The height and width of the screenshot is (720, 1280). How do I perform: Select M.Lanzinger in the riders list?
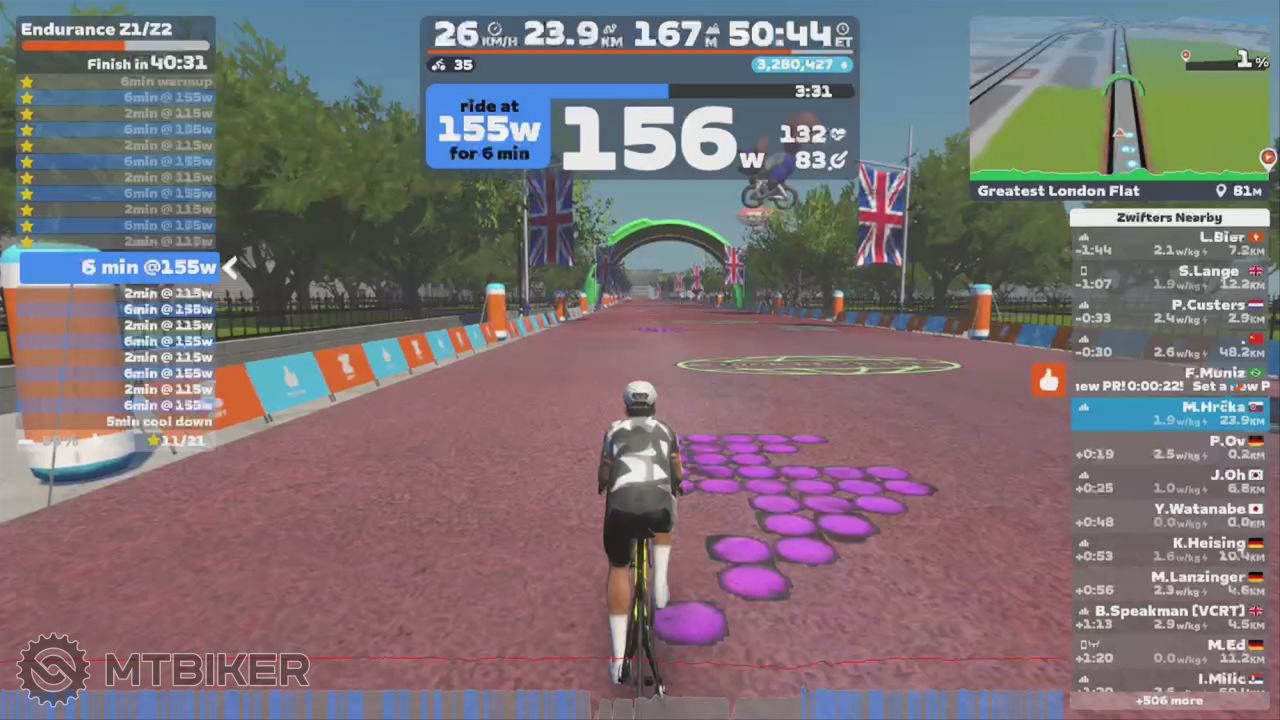point(1169,584)
